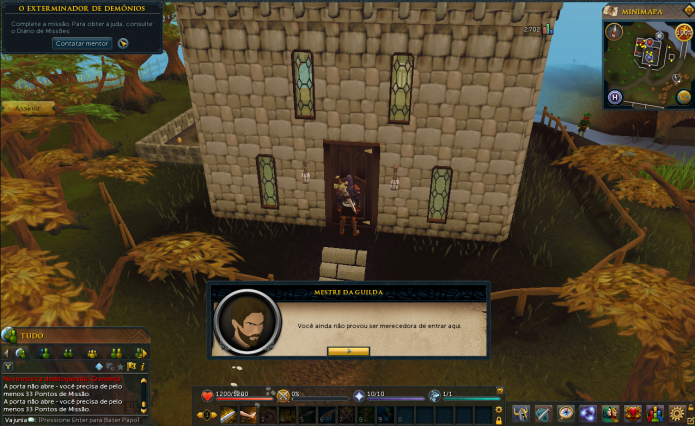Click the colored bars performance icon
The image size is (695, 426).
point(654,413)
